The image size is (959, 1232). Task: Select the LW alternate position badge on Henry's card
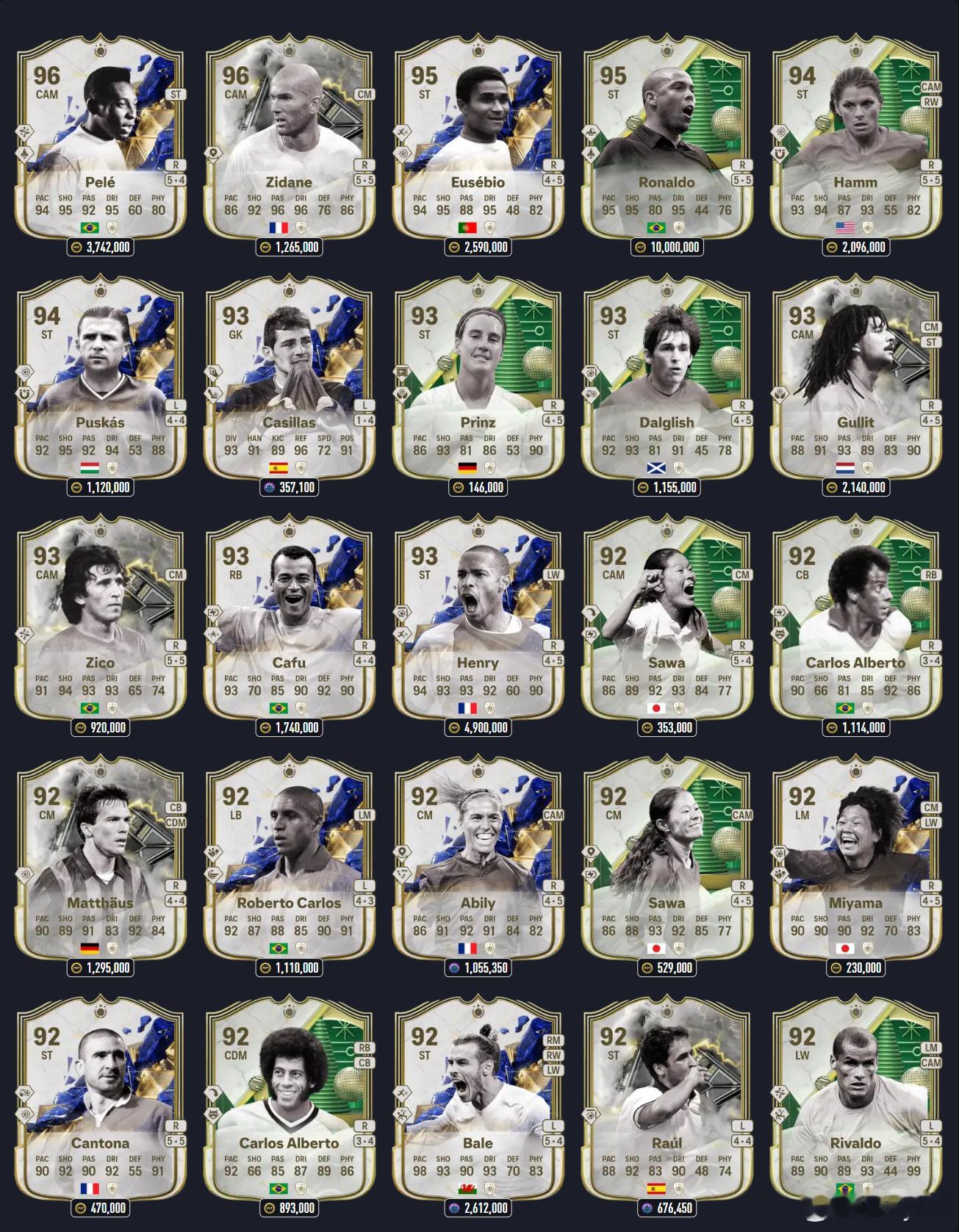click(x=553, y=576)
